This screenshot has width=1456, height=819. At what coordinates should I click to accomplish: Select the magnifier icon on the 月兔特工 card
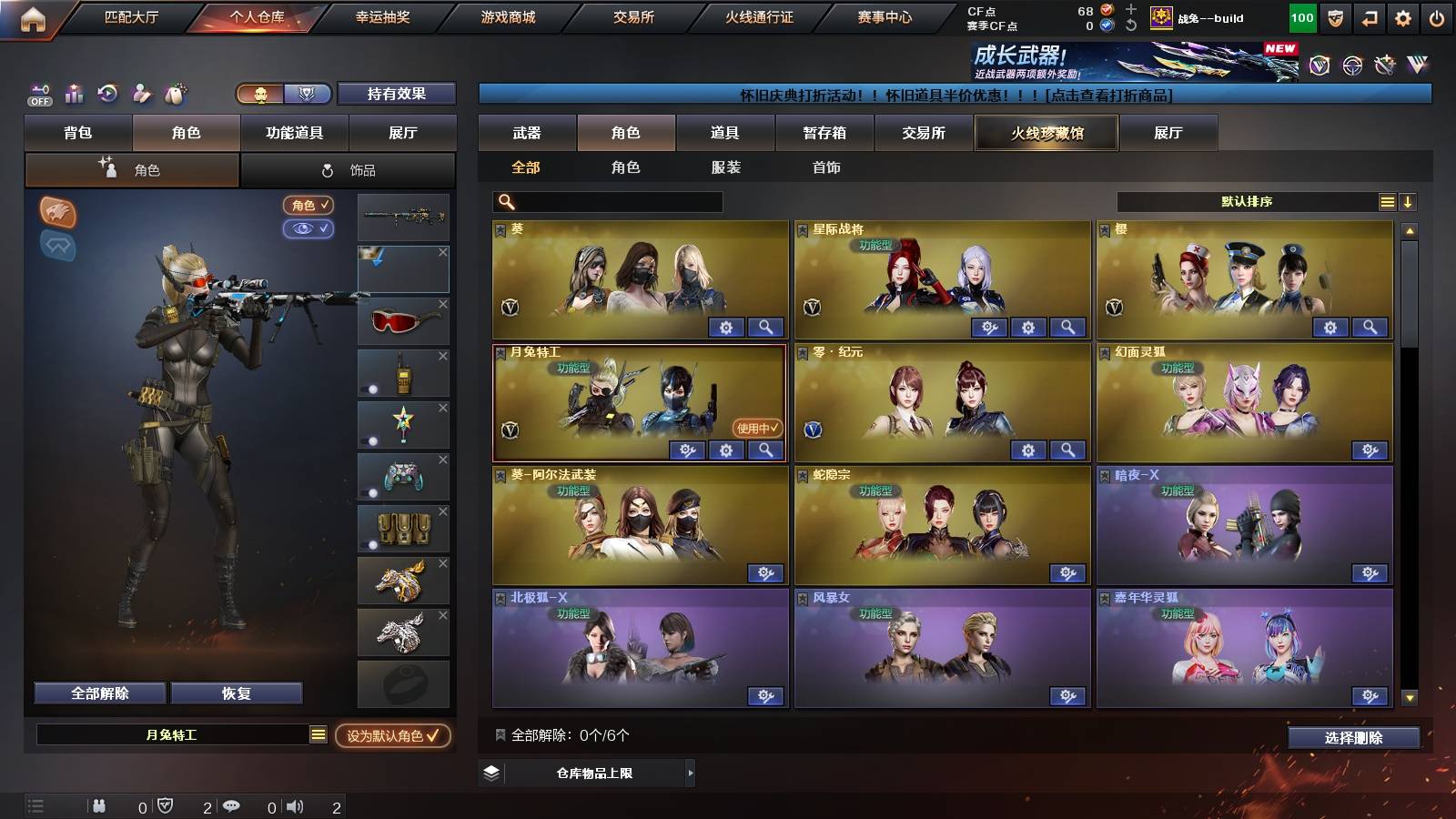[x=767, y=450]
